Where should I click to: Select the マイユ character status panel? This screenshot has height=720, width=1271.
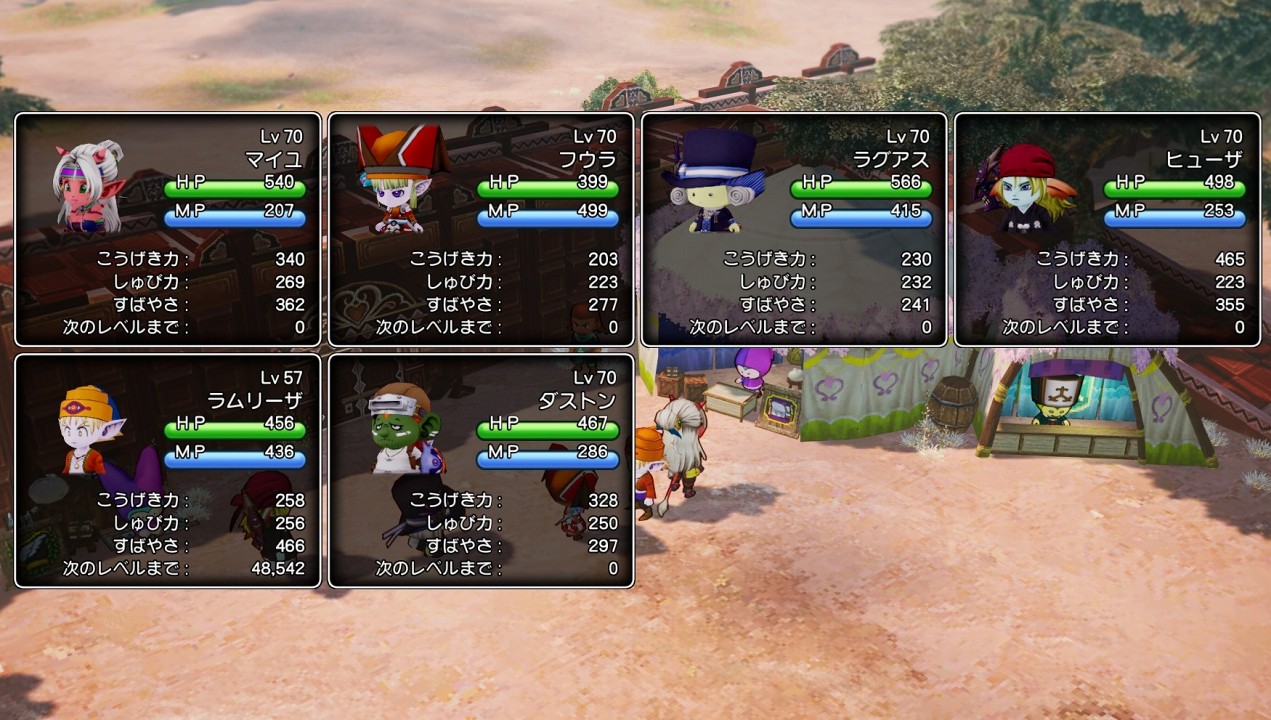pyautogui.click(x=168, y=229)
